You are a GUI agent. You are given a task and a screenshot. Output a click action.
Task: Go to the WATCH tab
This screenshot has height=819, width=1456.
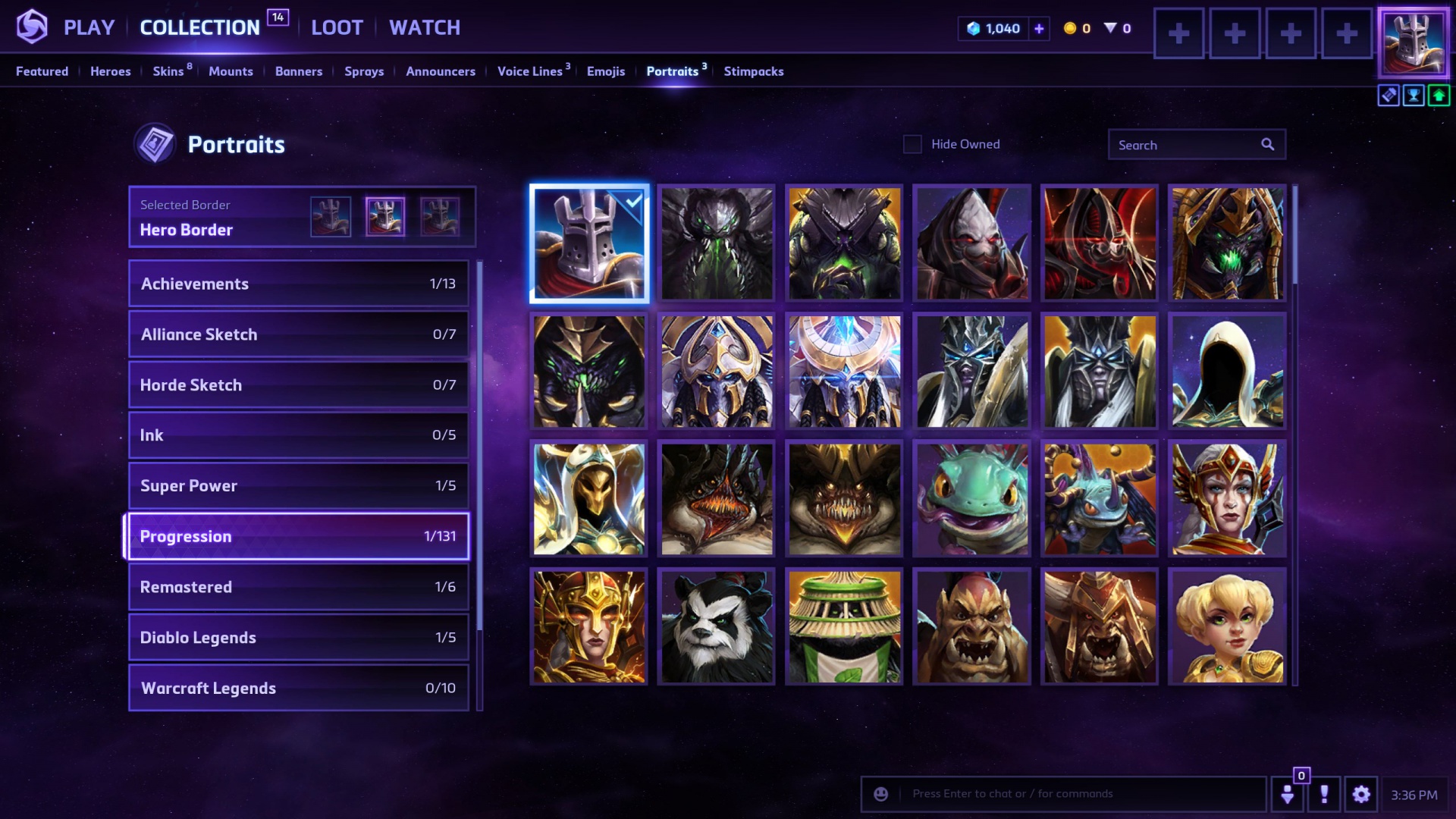(425, 28)
